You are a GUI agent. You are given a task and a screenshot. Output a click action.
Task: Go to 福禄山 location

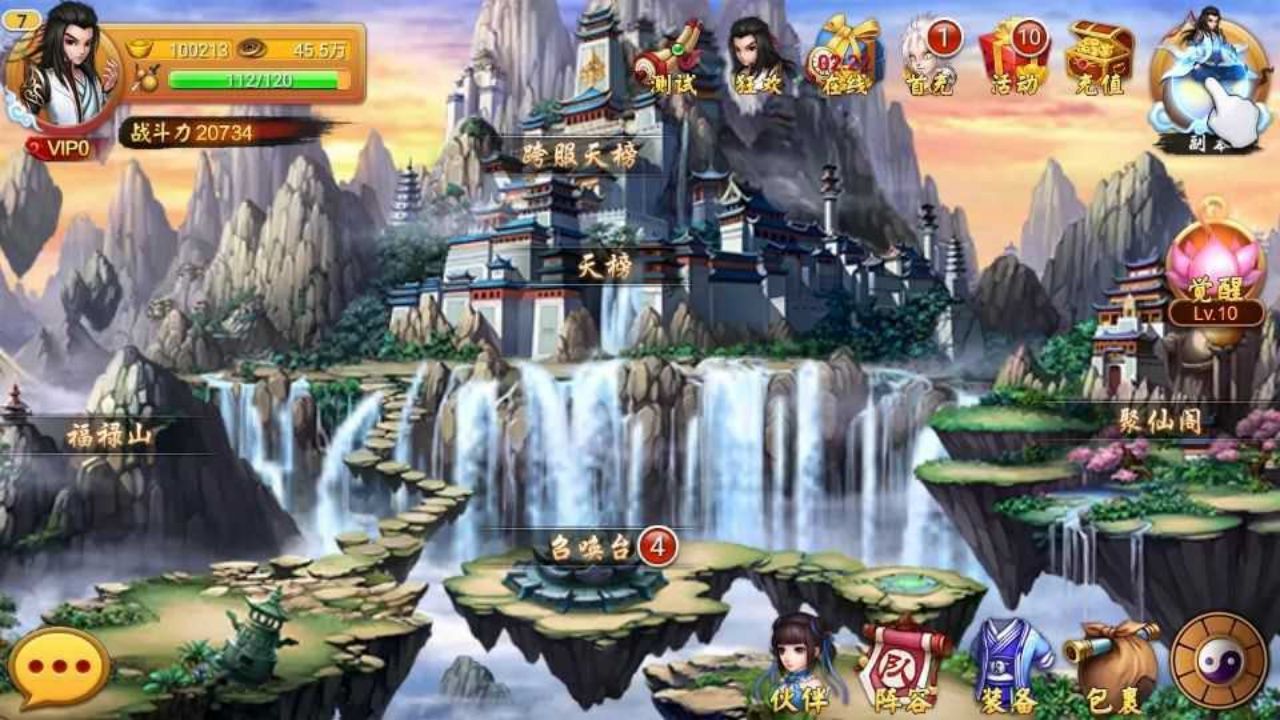click(109, 435)
